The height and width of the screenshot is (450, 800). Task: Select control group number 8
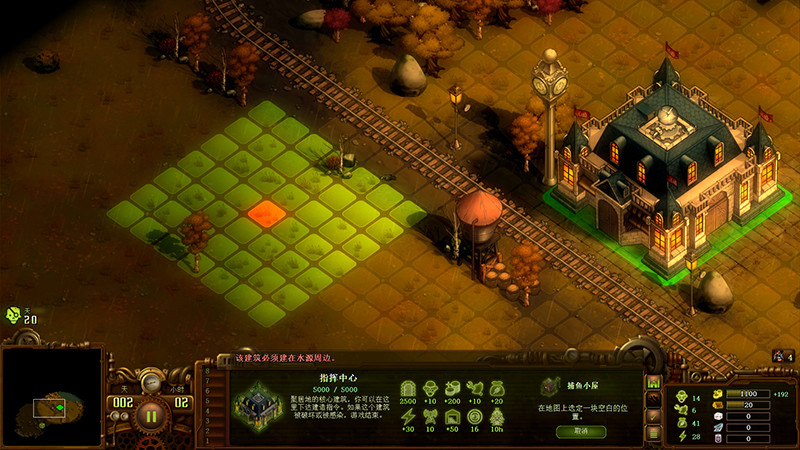[207, 371]
